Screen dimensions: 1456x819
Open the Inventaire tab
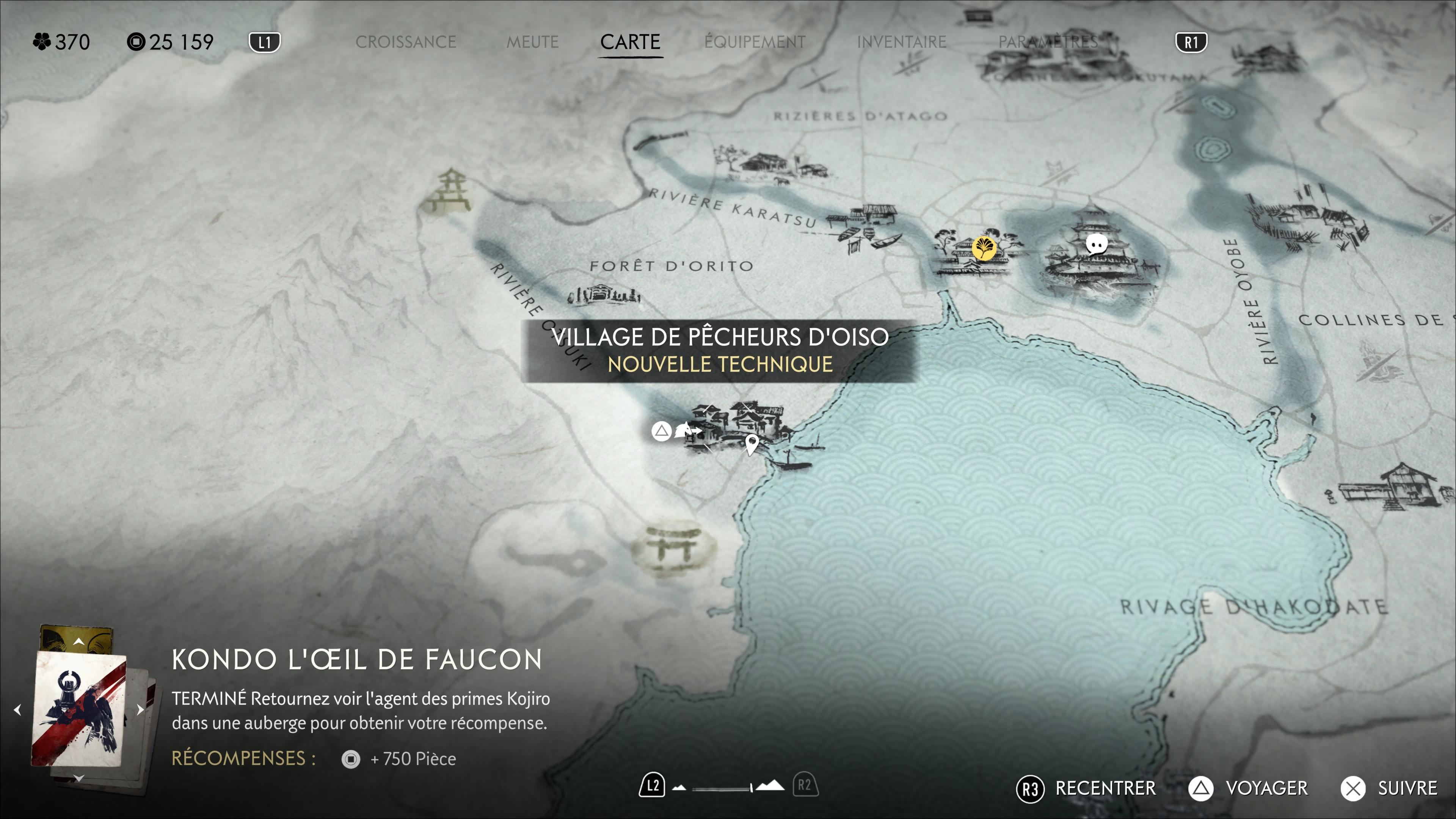point(902,42)
